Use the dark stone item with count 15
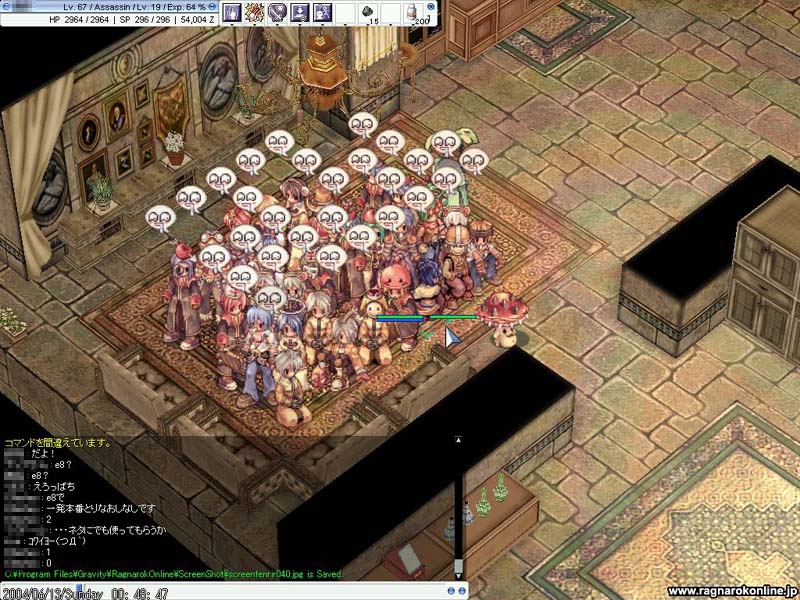This screenshot has width=800, height=600. pos(367,13)
